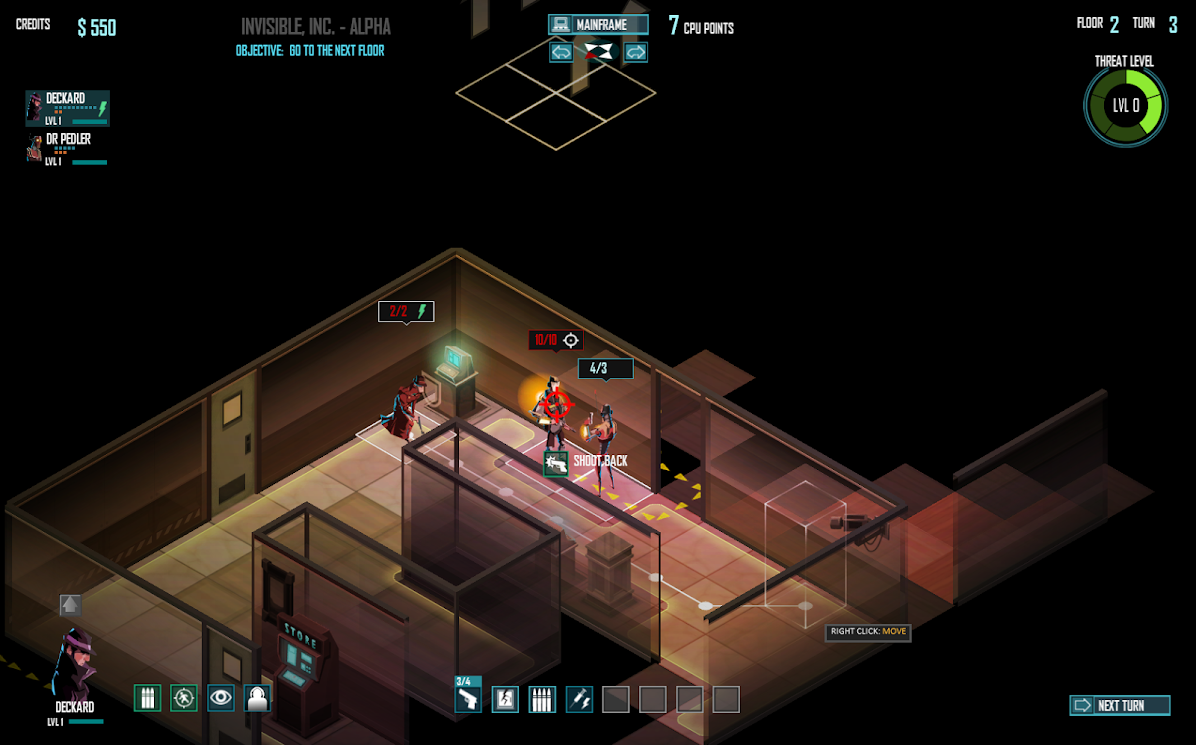Use the ammo clip in the inventory

click(x=542, y=699)
